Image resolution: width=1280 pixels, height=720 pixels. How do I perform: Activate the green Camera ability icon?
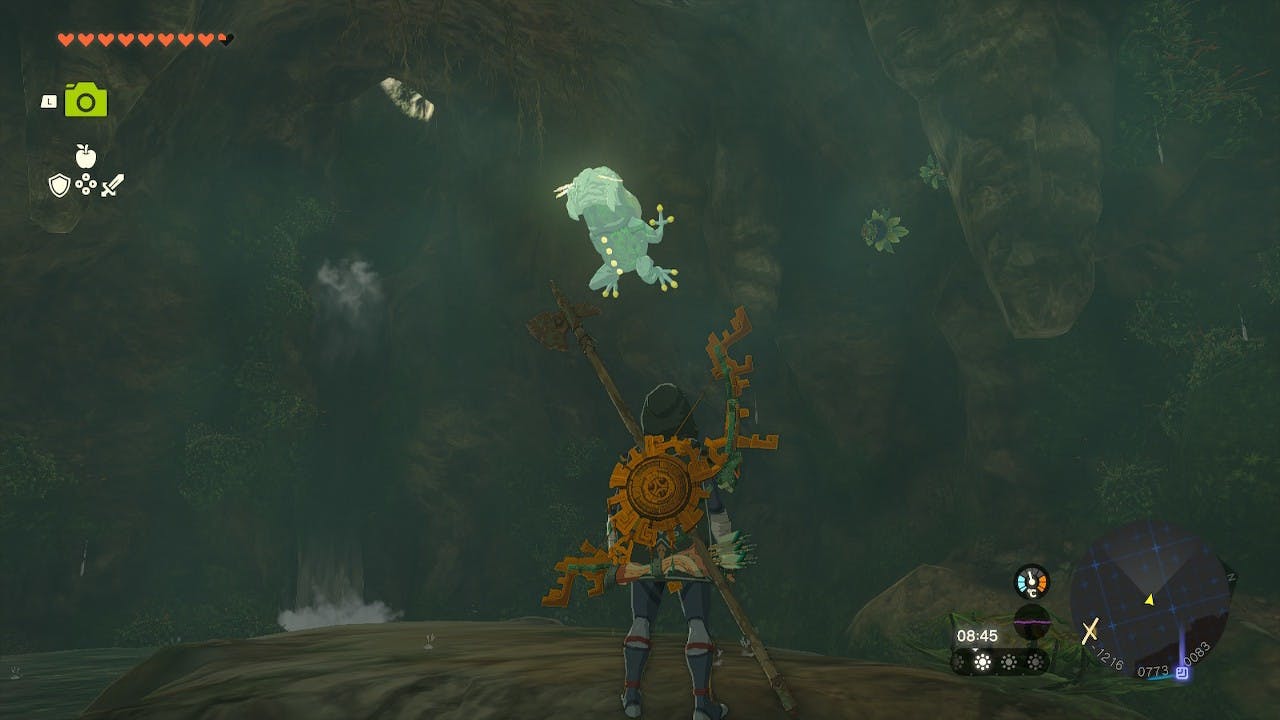[x=86, y=100]
